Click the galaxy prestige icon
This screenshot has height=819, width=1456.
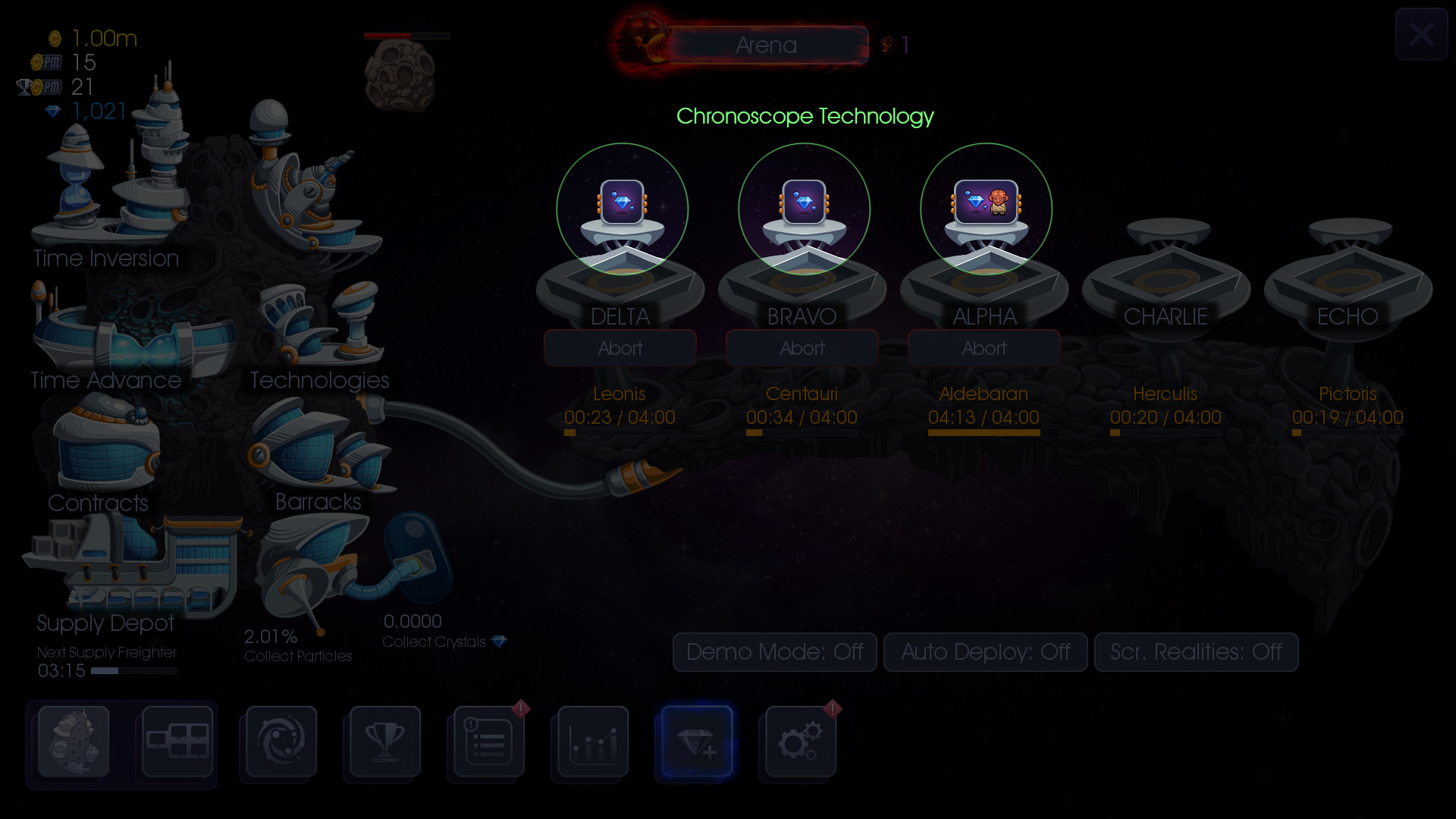click(278, 743)
